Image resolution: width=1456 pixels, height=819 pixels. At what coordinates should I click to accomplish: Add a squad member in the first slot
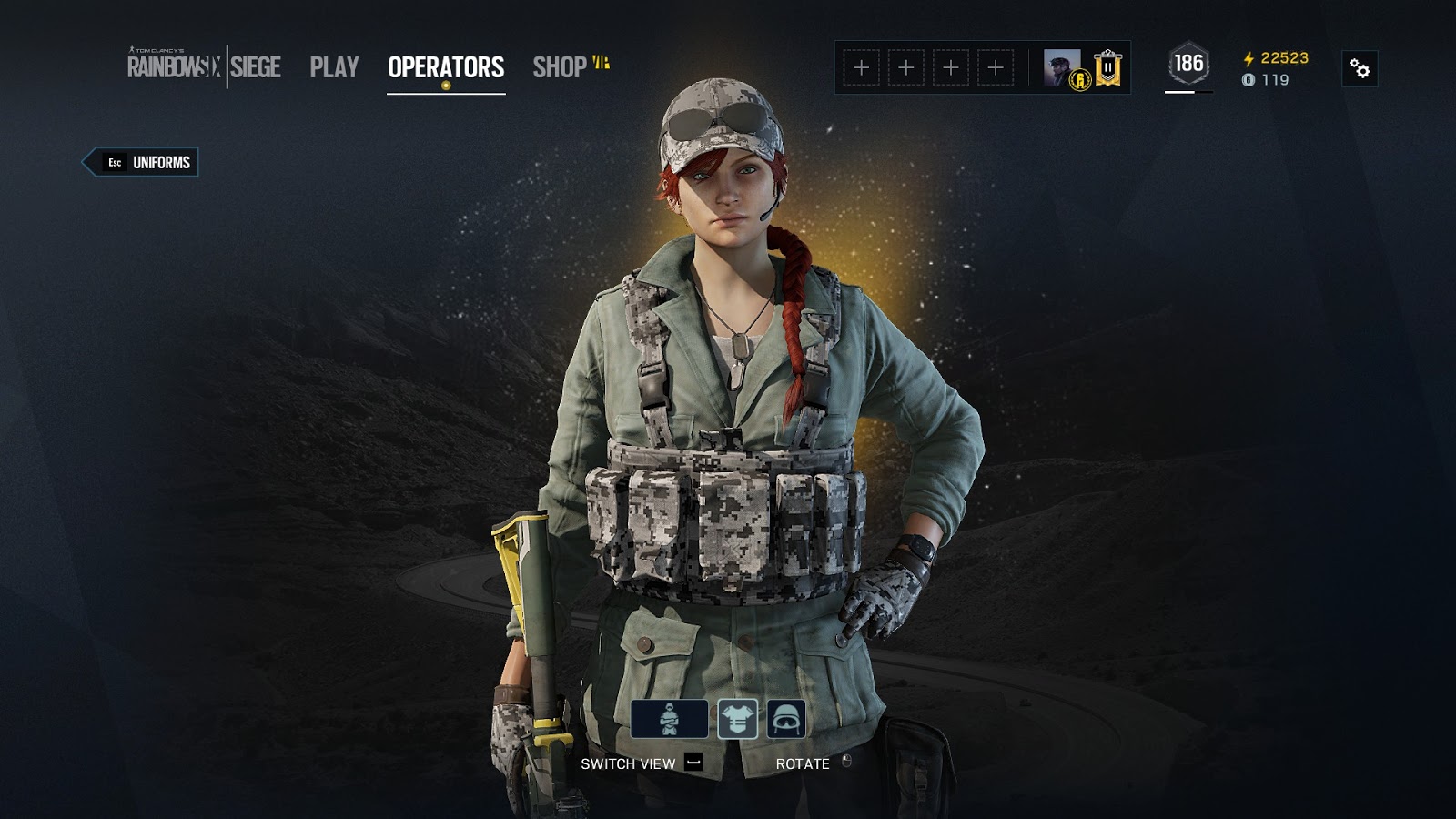tap(860, 66)
